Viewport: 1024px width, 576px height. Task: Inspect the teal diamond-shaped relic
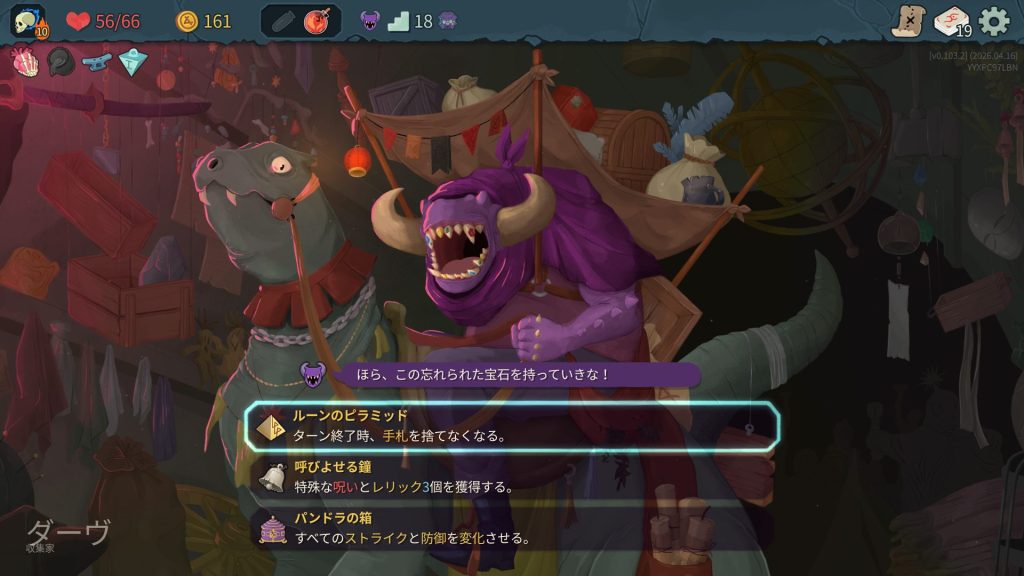coord(133,62)
